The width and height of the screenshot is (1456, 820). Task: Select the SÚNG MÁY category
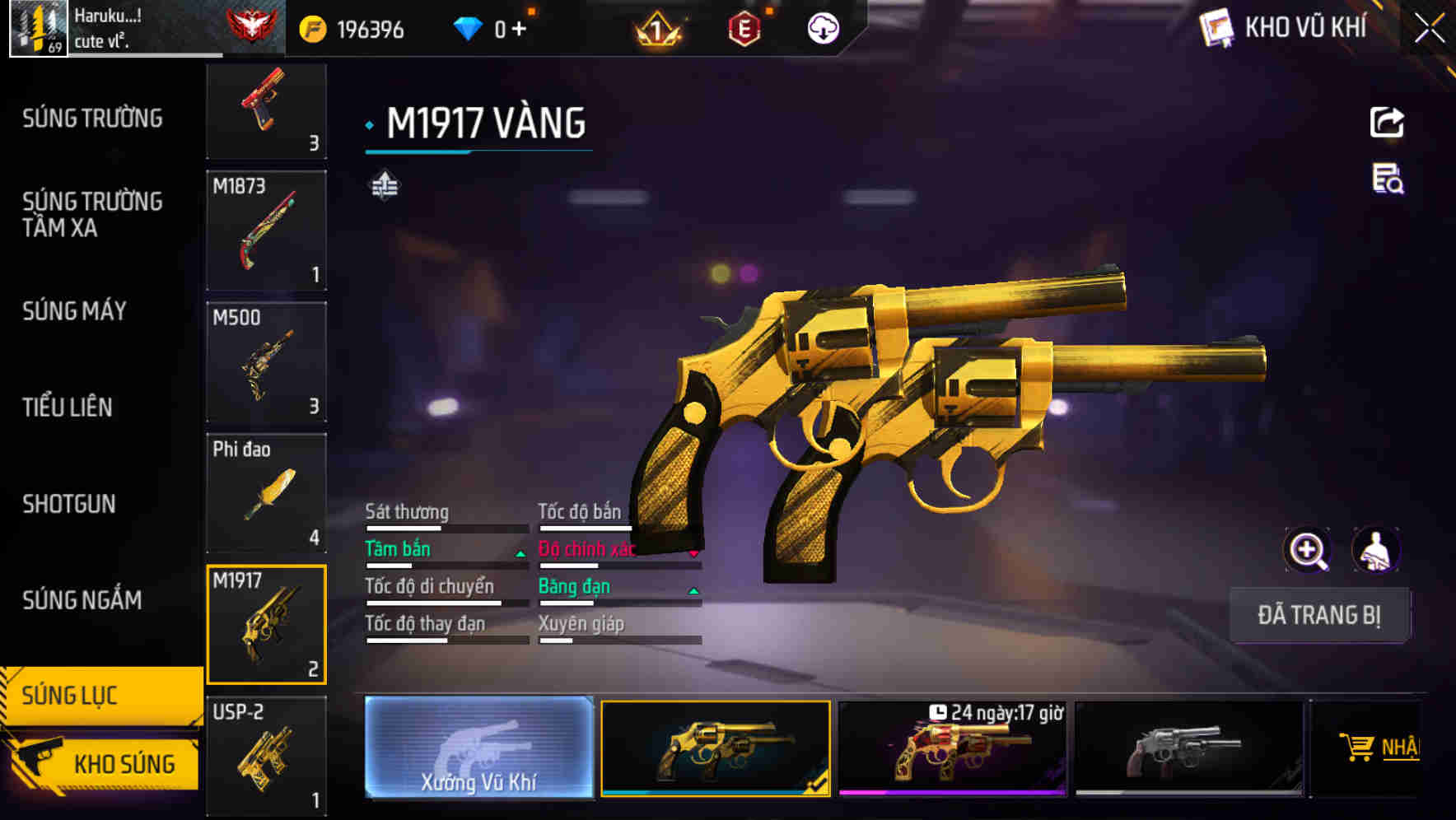[75, 311]
